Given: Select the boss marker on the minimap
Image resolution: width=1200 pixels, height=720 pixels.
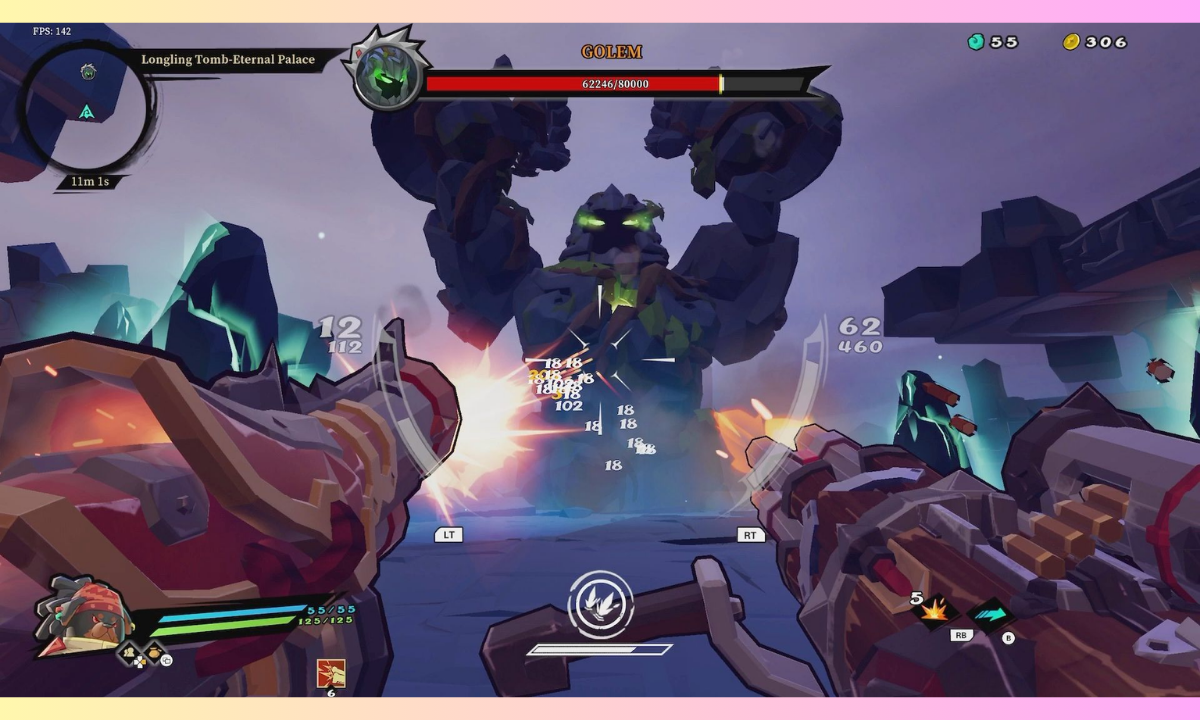Looking at the screenshot, I should 88,71.
